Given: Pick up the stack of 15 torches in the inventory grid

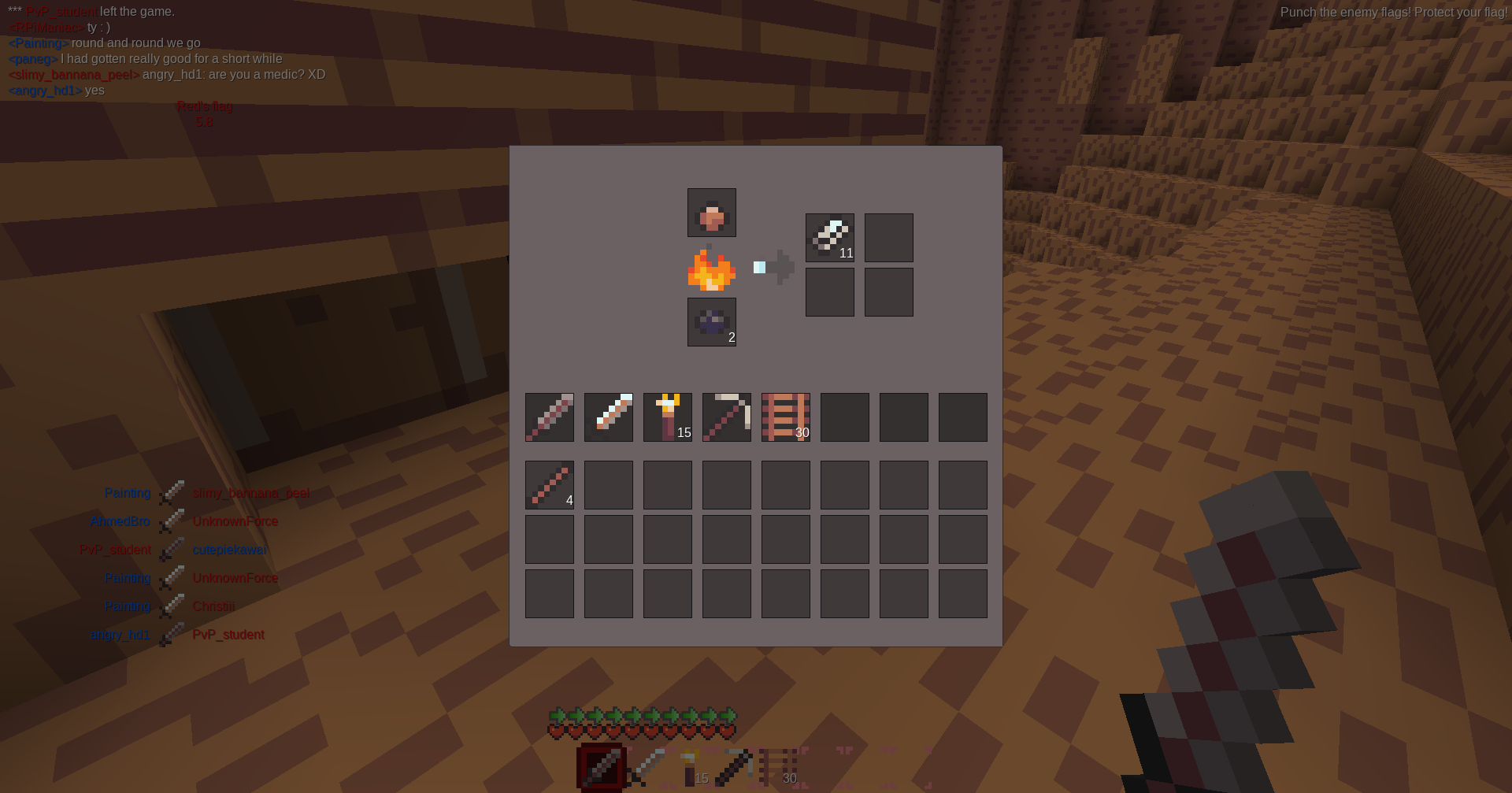Looking at the screenshot, I should [x=668, y=417].
